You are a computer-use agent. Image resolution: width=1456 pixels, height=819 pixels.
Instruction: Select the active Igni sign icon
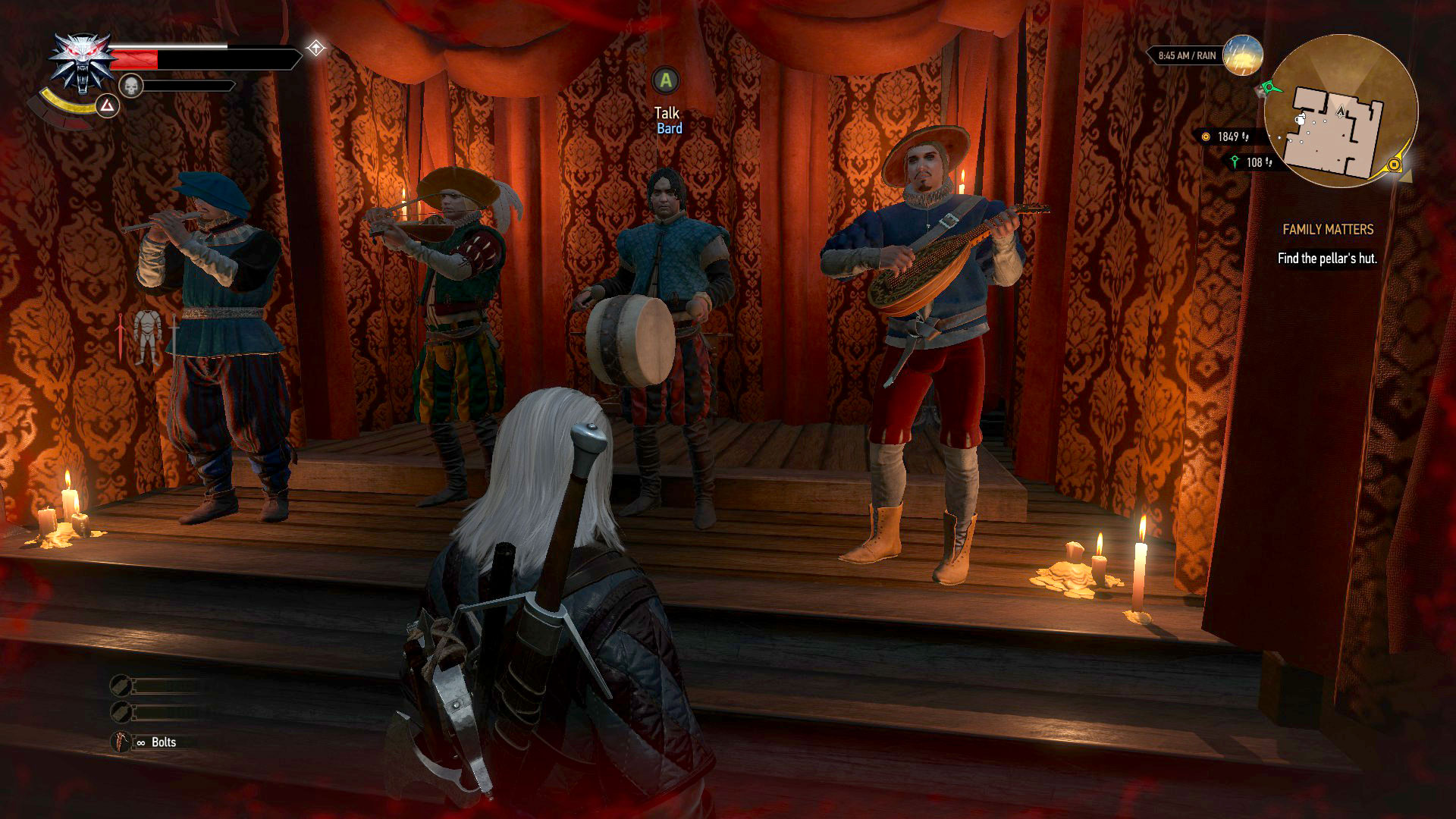pos(107,106)
